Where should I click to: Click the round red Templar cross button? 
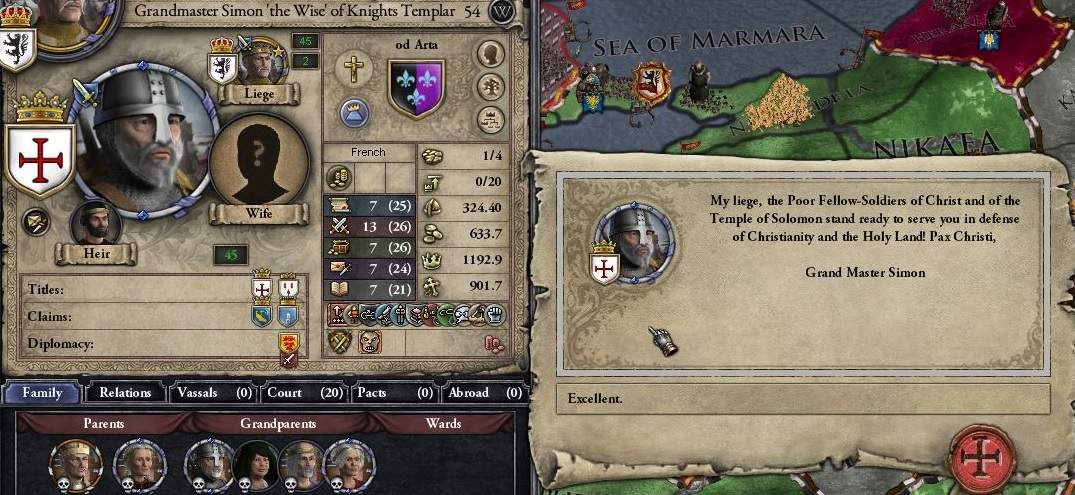pyautogui.click(x=984, y=458)
